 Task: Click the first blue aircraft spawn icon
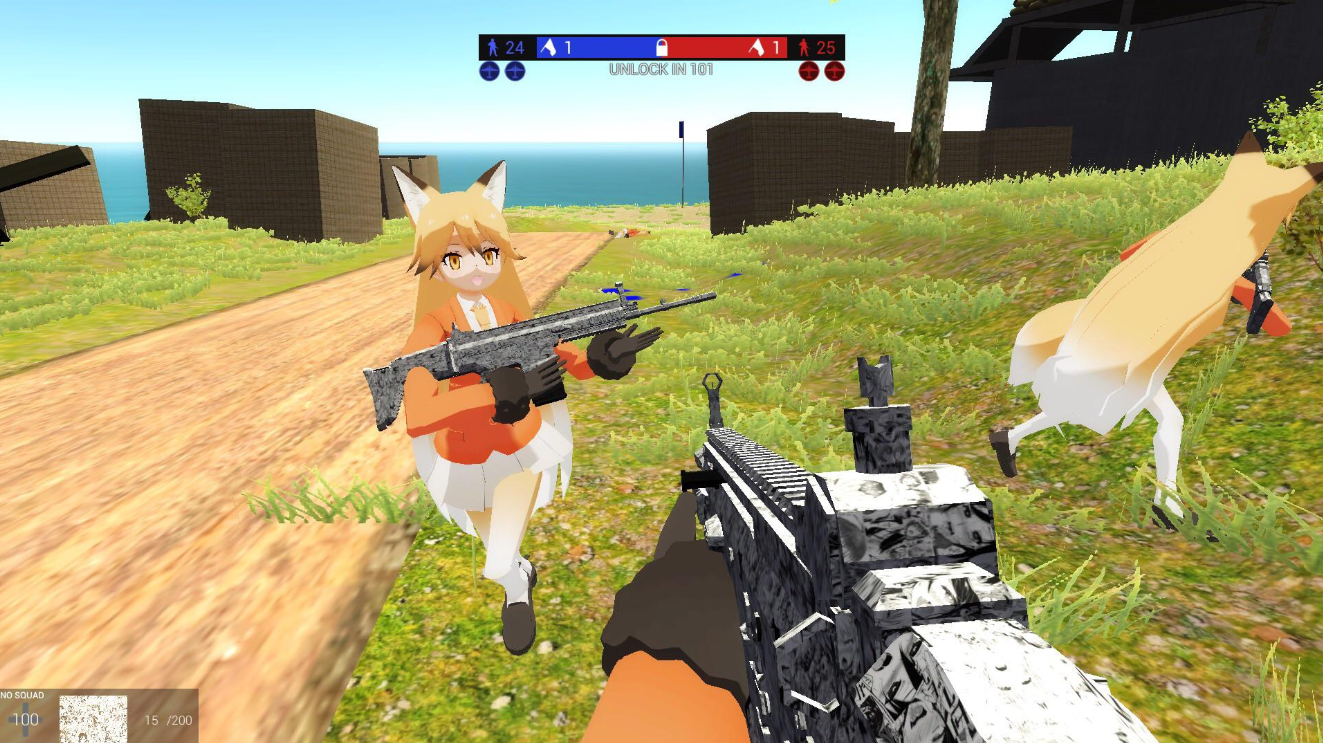(x=488, y=69)
